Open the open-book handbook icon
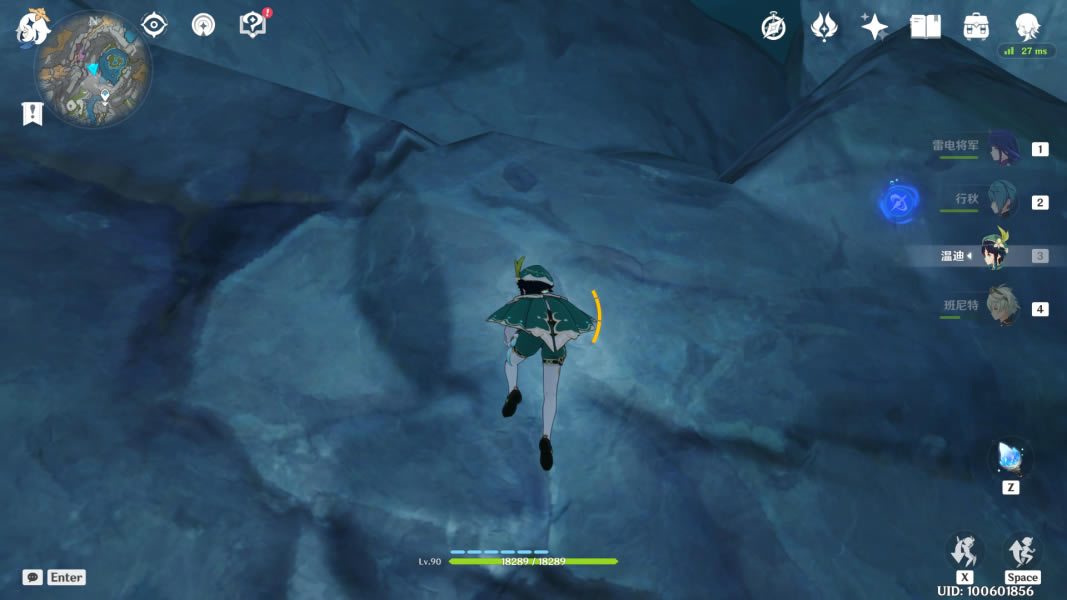 click(925, 27)
